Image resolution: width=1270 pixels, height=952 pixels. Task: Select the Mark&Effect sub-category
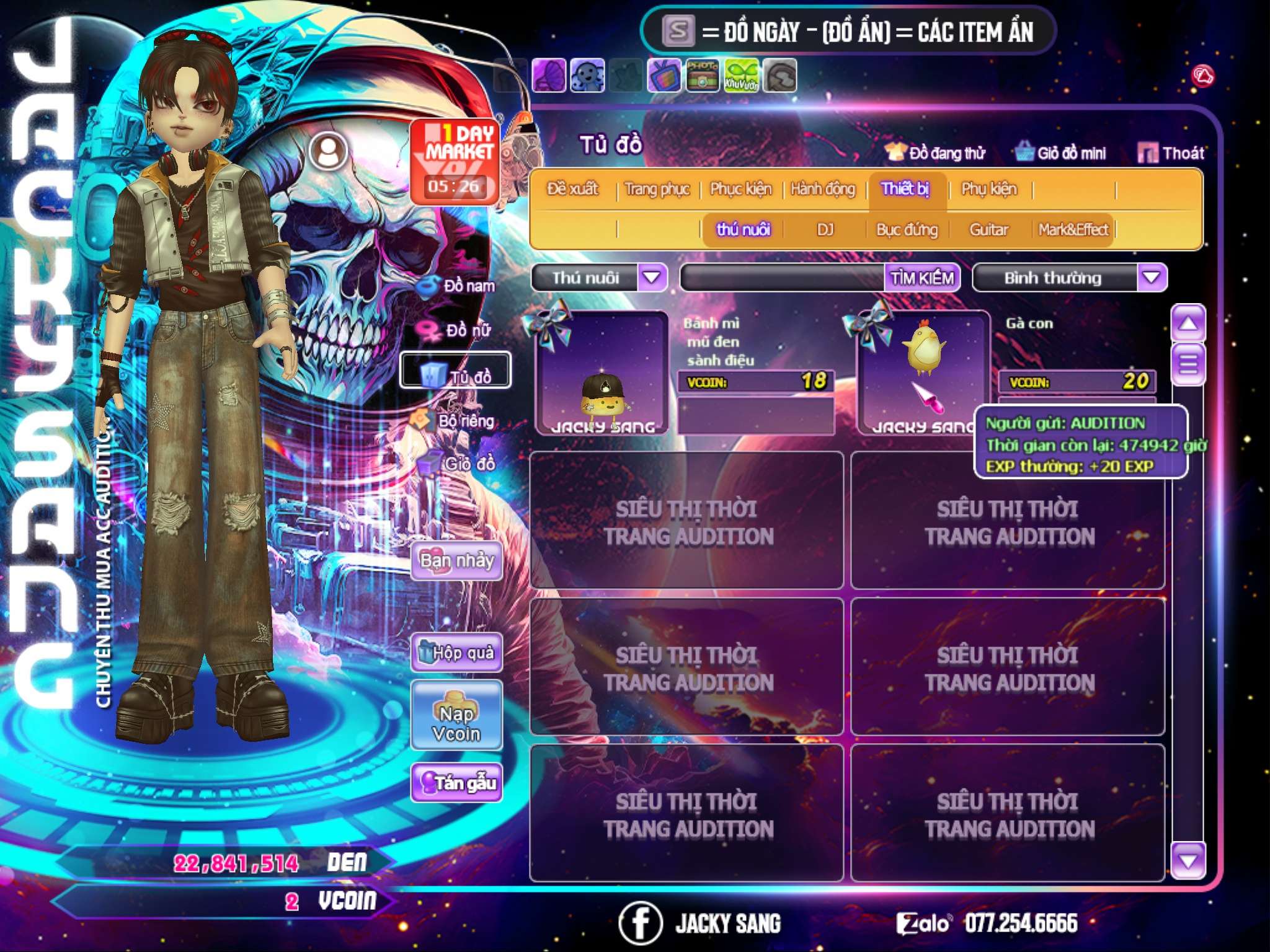[x=1073, y=230]
